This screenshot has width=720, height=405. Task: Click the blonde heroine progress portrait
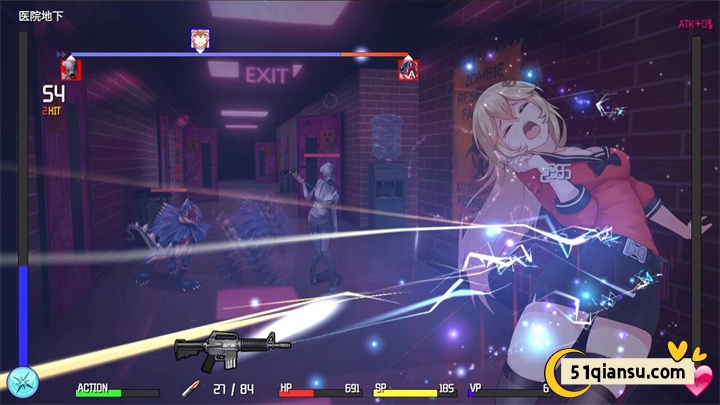[200, 40]
